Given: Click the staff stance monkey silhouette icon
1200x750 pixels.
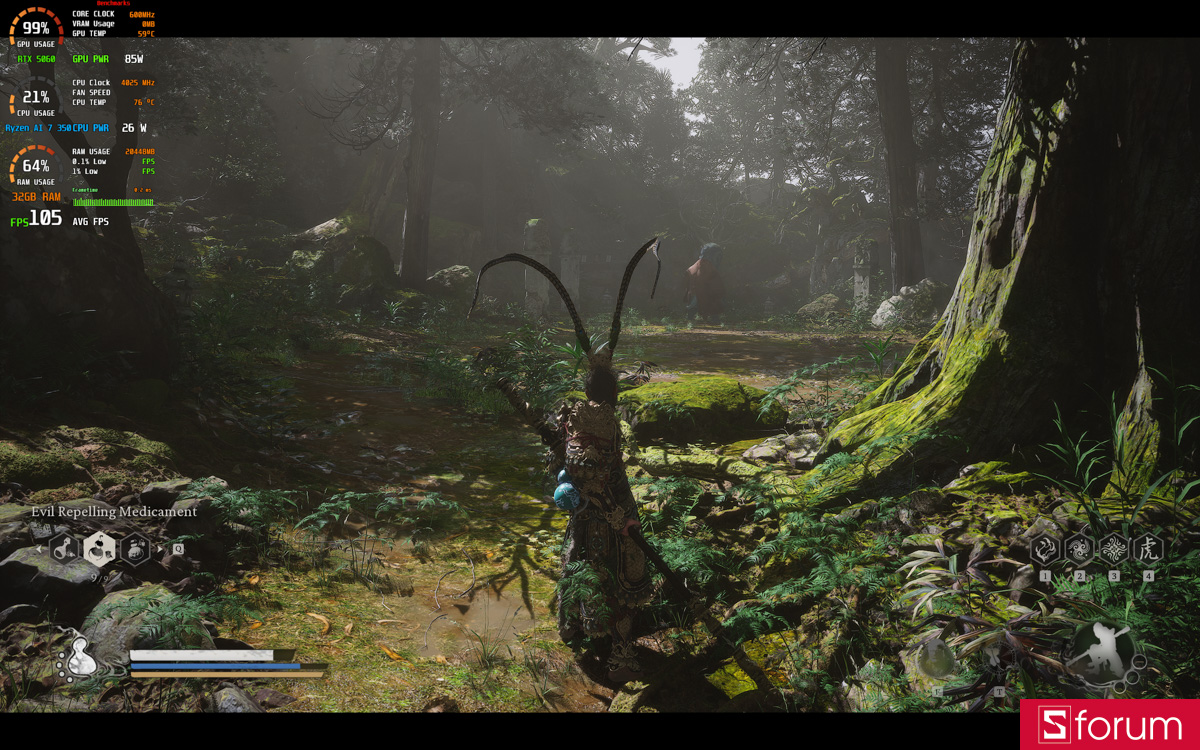Looking at the screenshot, I should pyautogui.click(x=1100, y=651).
